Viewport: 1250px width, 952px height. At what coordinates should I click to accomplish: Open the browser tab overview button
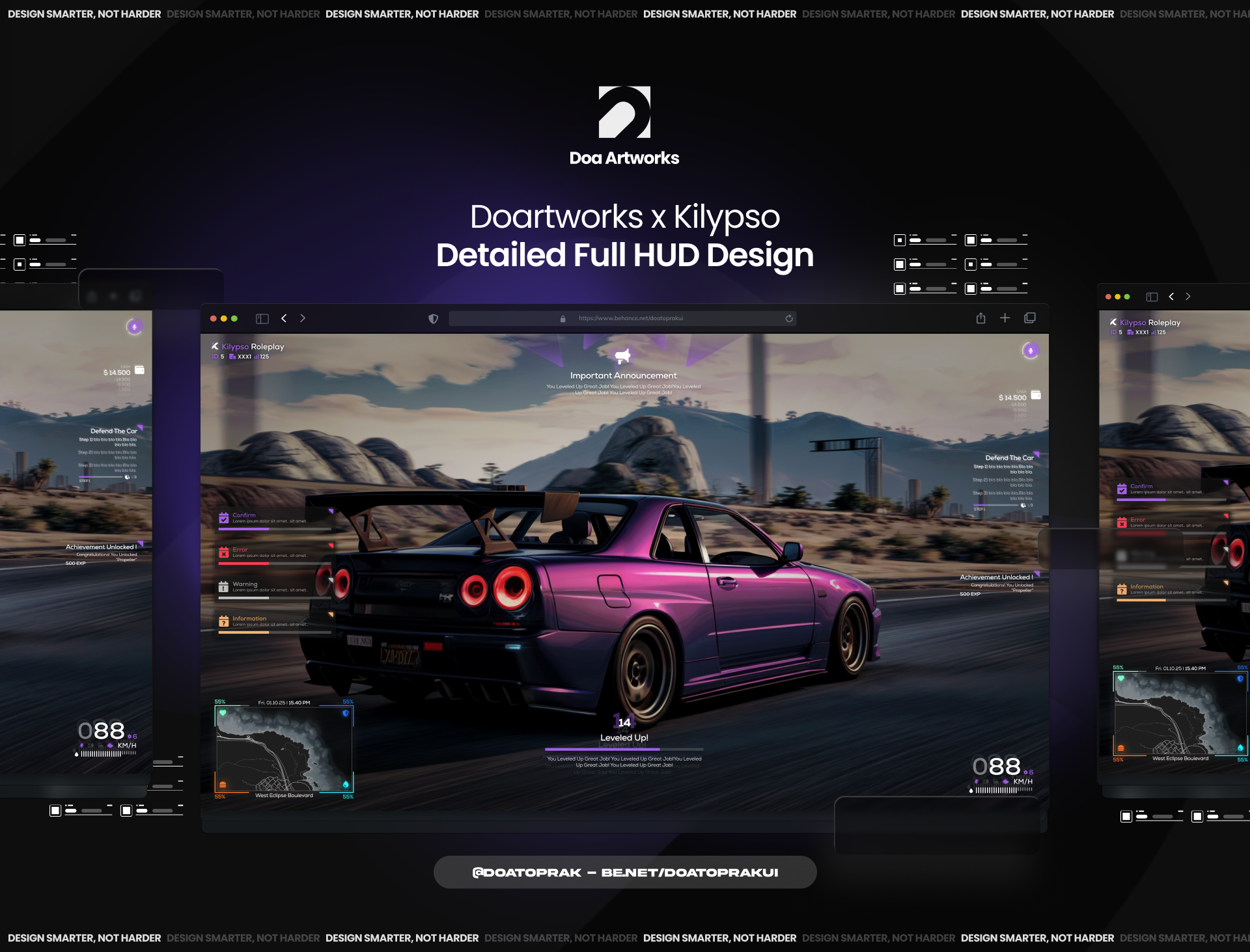pos(1030,318)
